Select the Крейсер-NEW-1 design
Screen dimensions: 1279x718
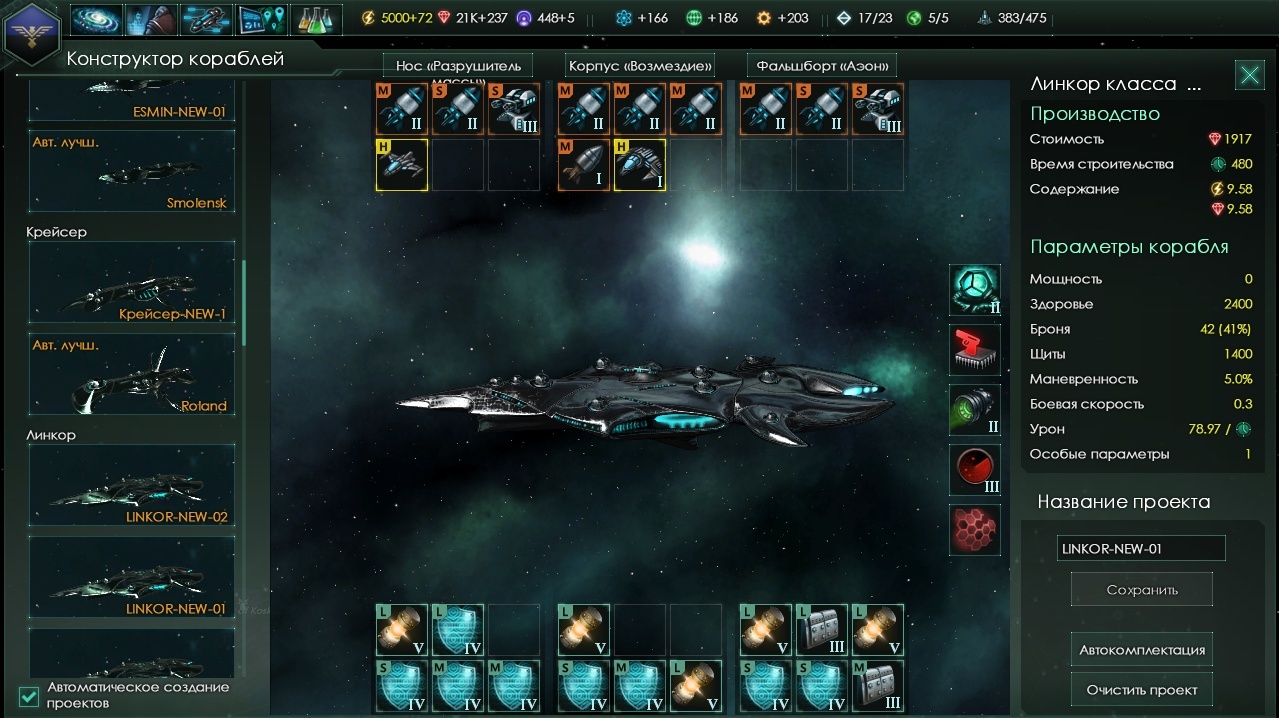pos(131,282)
